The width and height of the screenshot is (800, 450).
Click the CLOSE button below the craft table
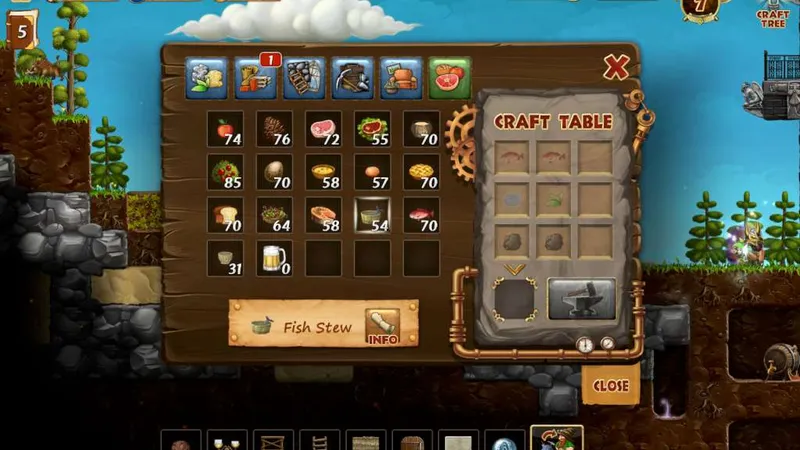pos(610,385)
